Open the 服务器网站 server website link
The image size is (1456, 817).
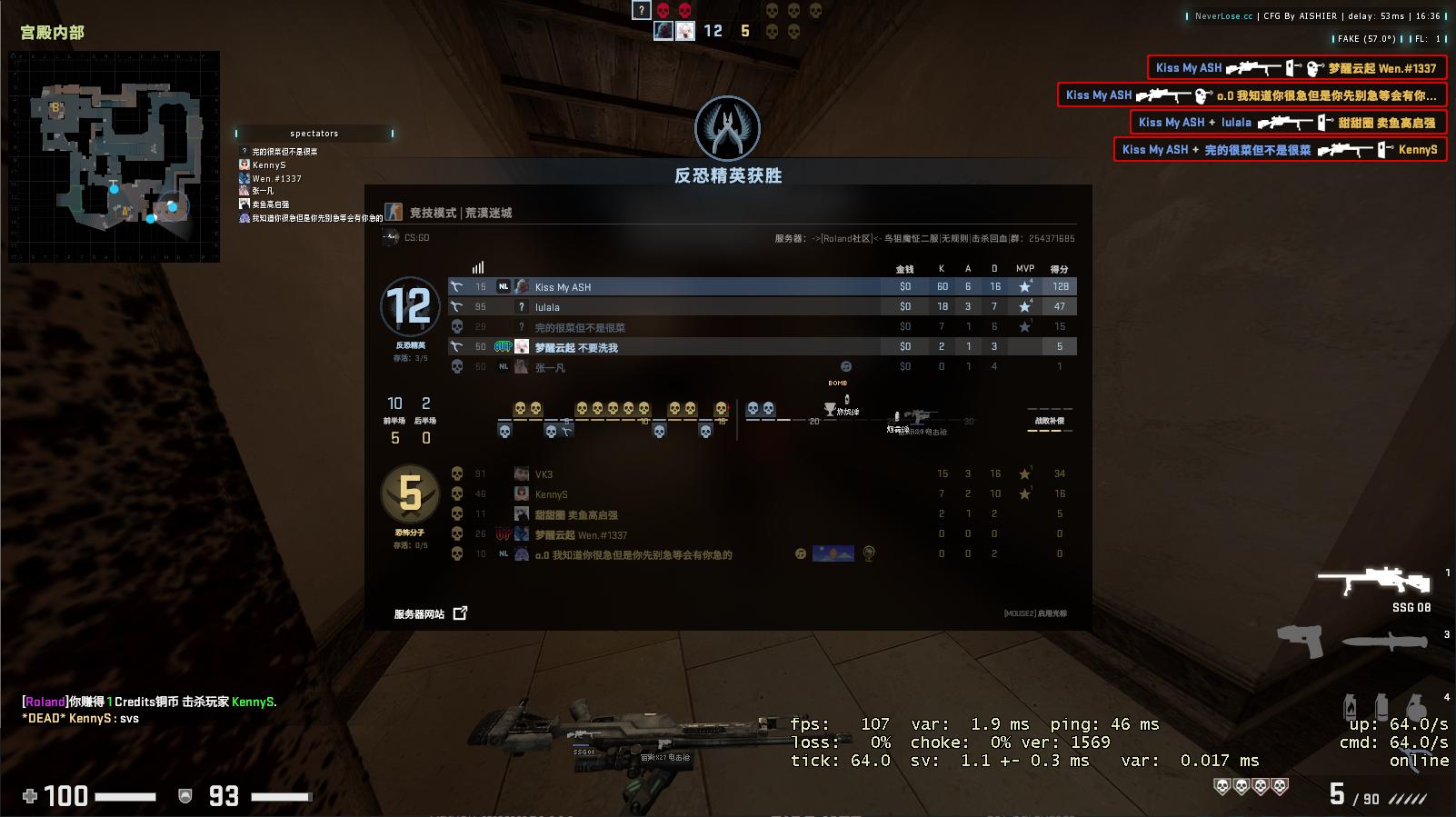[x=420, y=613]
